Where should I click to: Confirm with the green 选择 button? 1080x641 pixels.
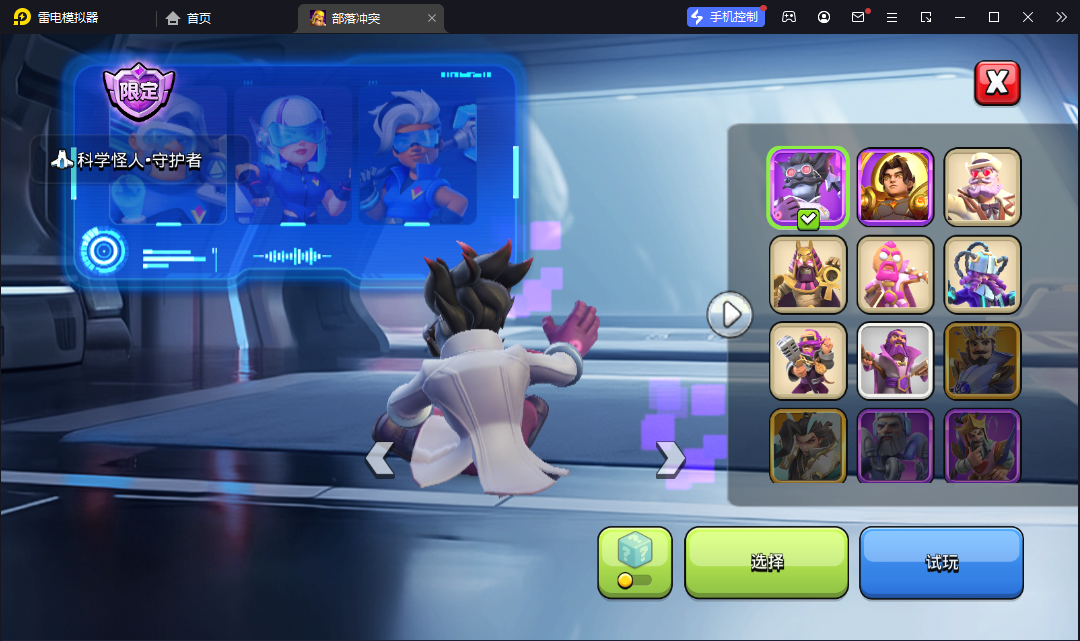coord(766,562)
